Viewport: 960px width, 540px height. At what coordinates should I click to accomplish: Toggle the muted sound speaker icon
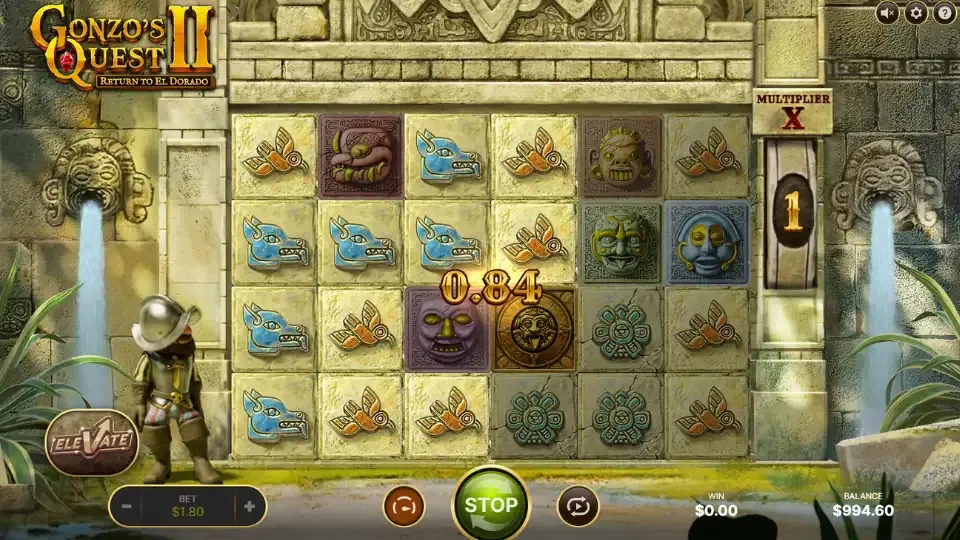tap(887, 13)
